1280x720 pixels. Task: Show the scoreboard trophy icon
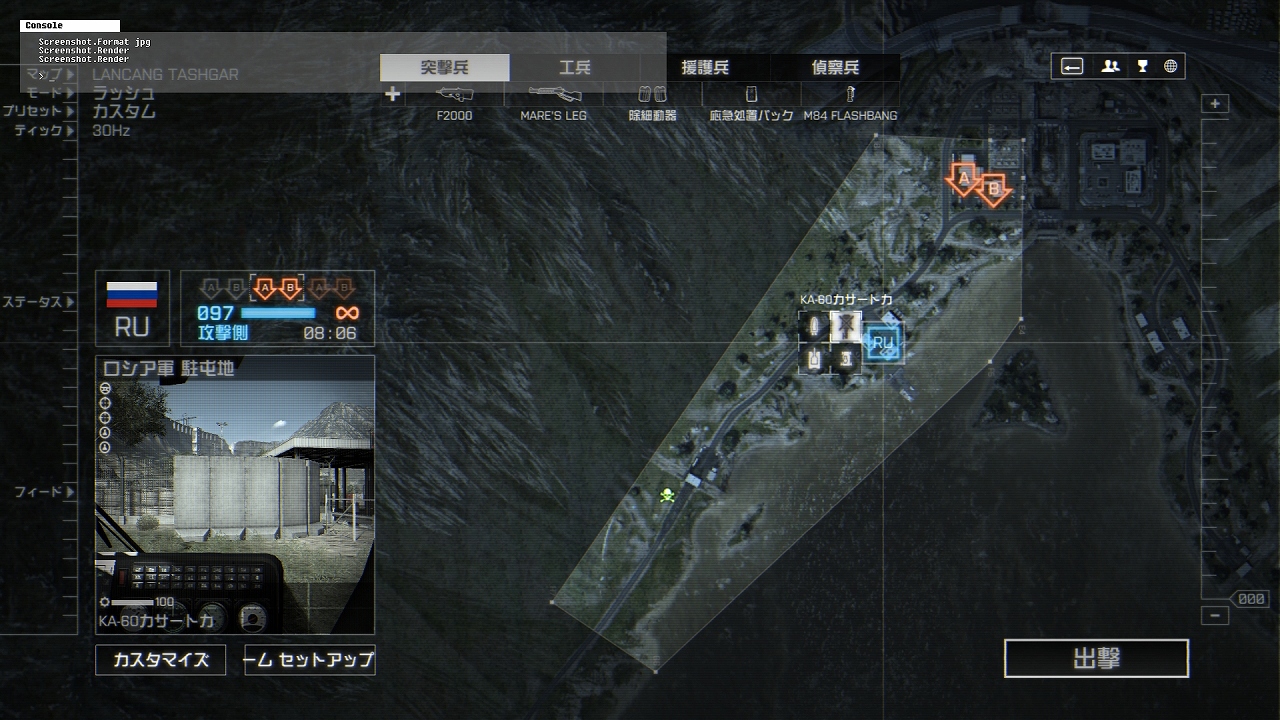[1142, 67]
